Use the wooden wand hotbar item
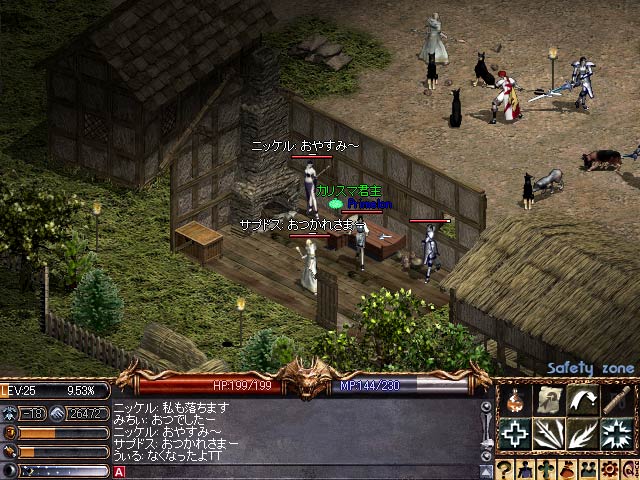Image resolution: width=640 pixels, height=480 pixels. click(x=616, y=401)
